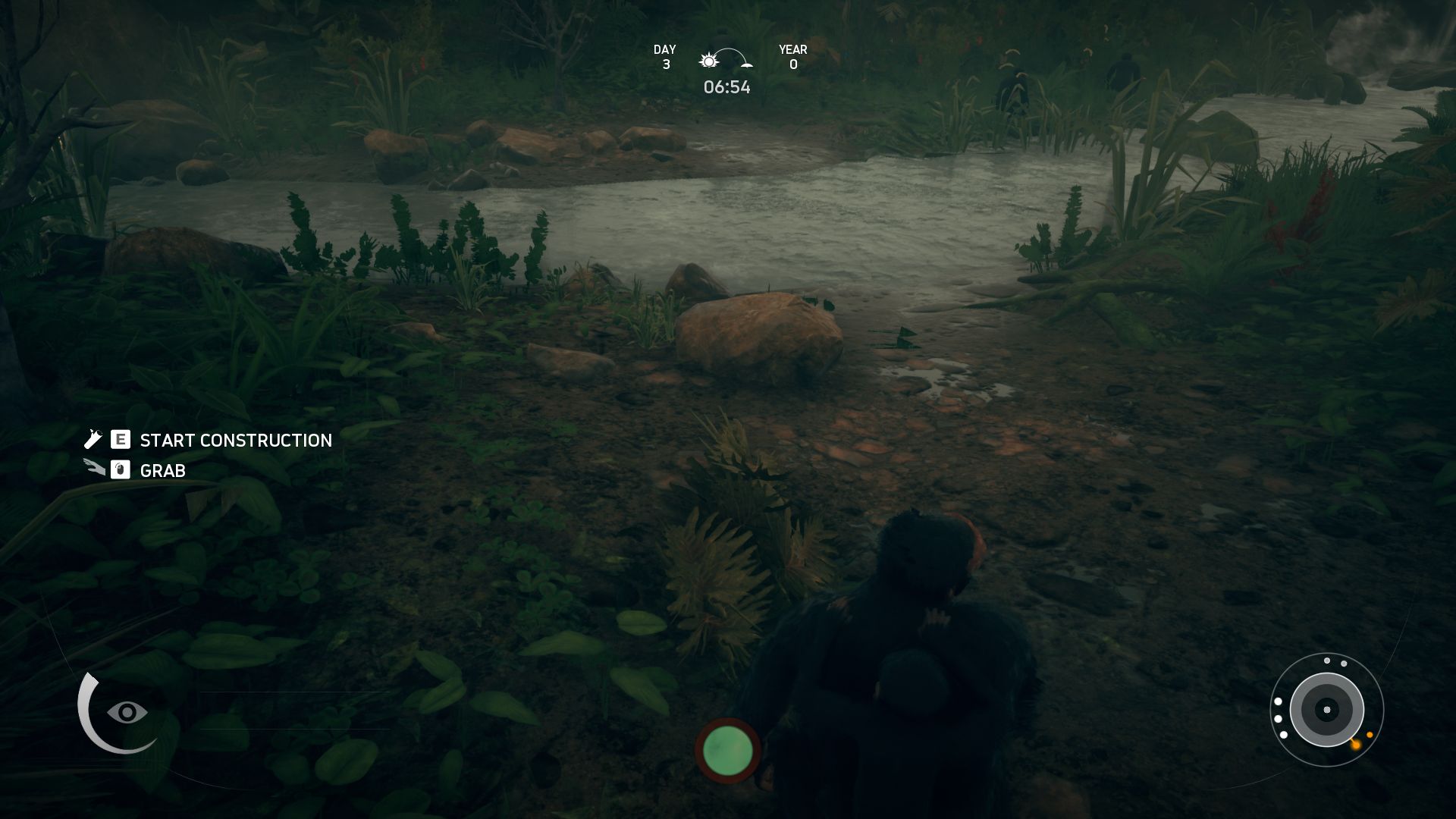Select the green vitality circle indicator

pyautogui.click(x=727, y=750)
